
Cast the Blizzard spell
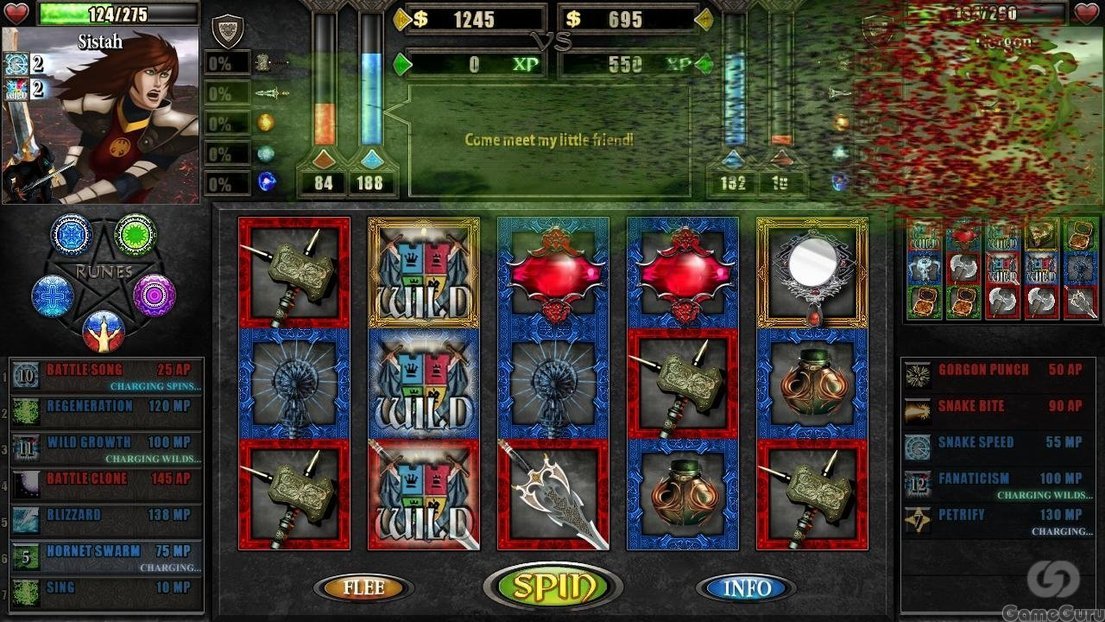pos(106,520)
